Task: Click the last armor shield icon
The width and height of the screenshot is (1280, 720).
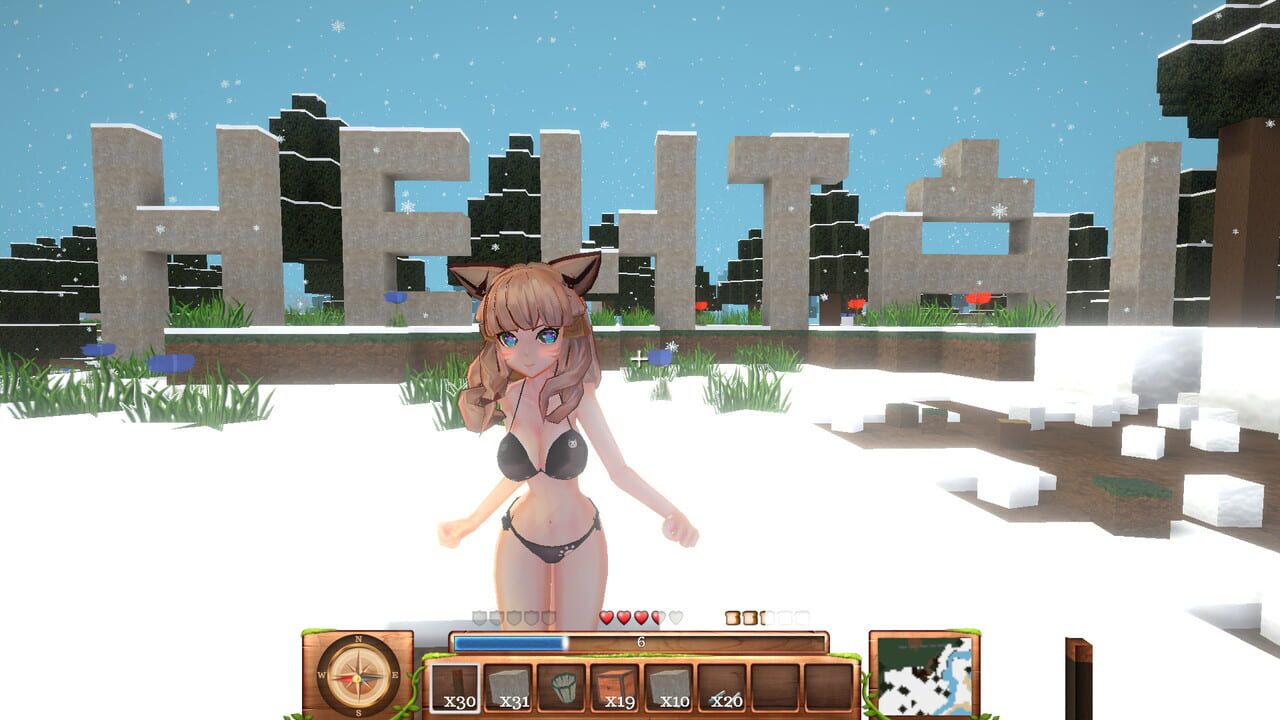Action: point(547,616)
